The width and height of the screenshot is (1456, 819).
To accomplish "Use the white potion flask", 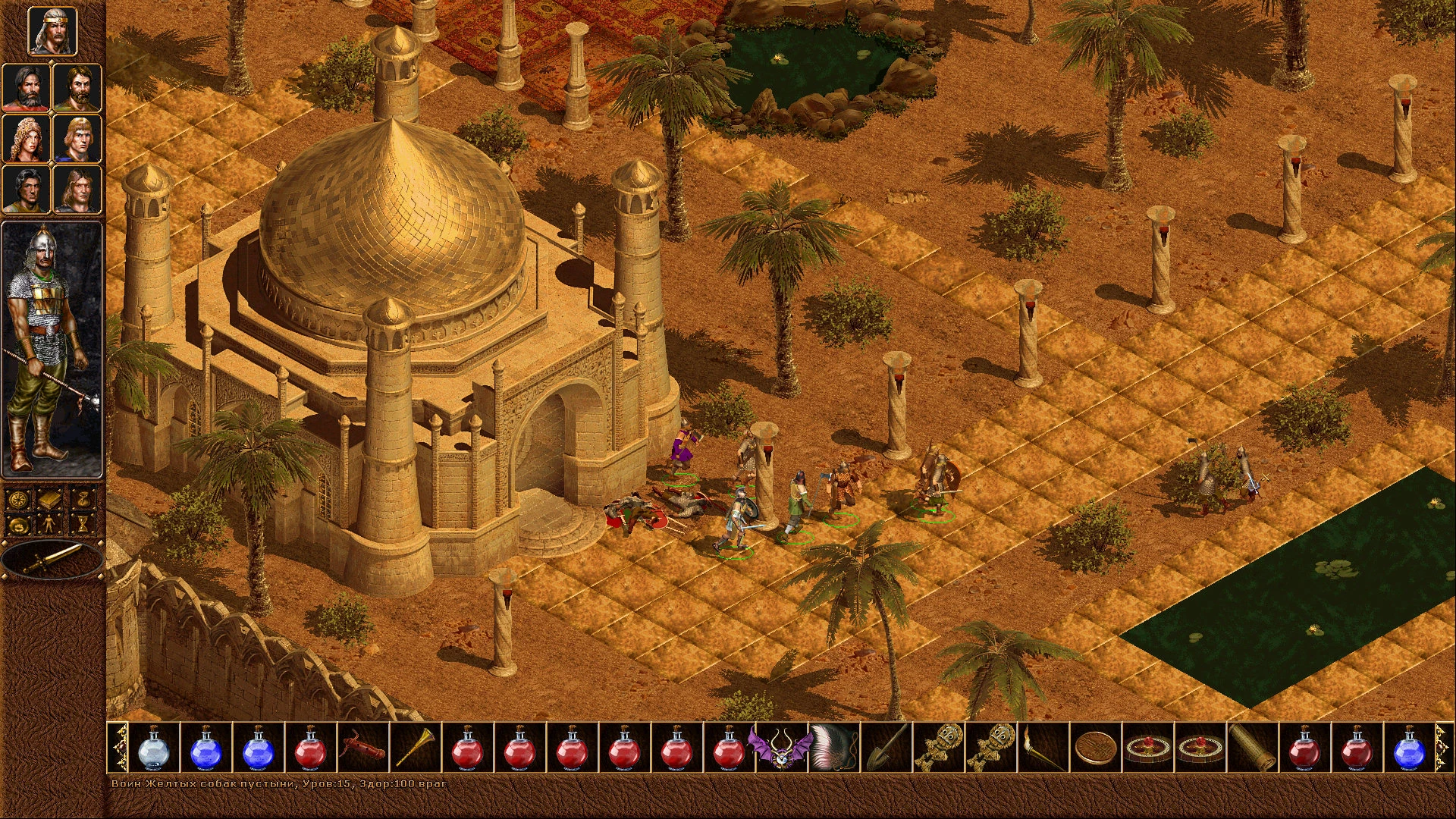I will 154,748.
